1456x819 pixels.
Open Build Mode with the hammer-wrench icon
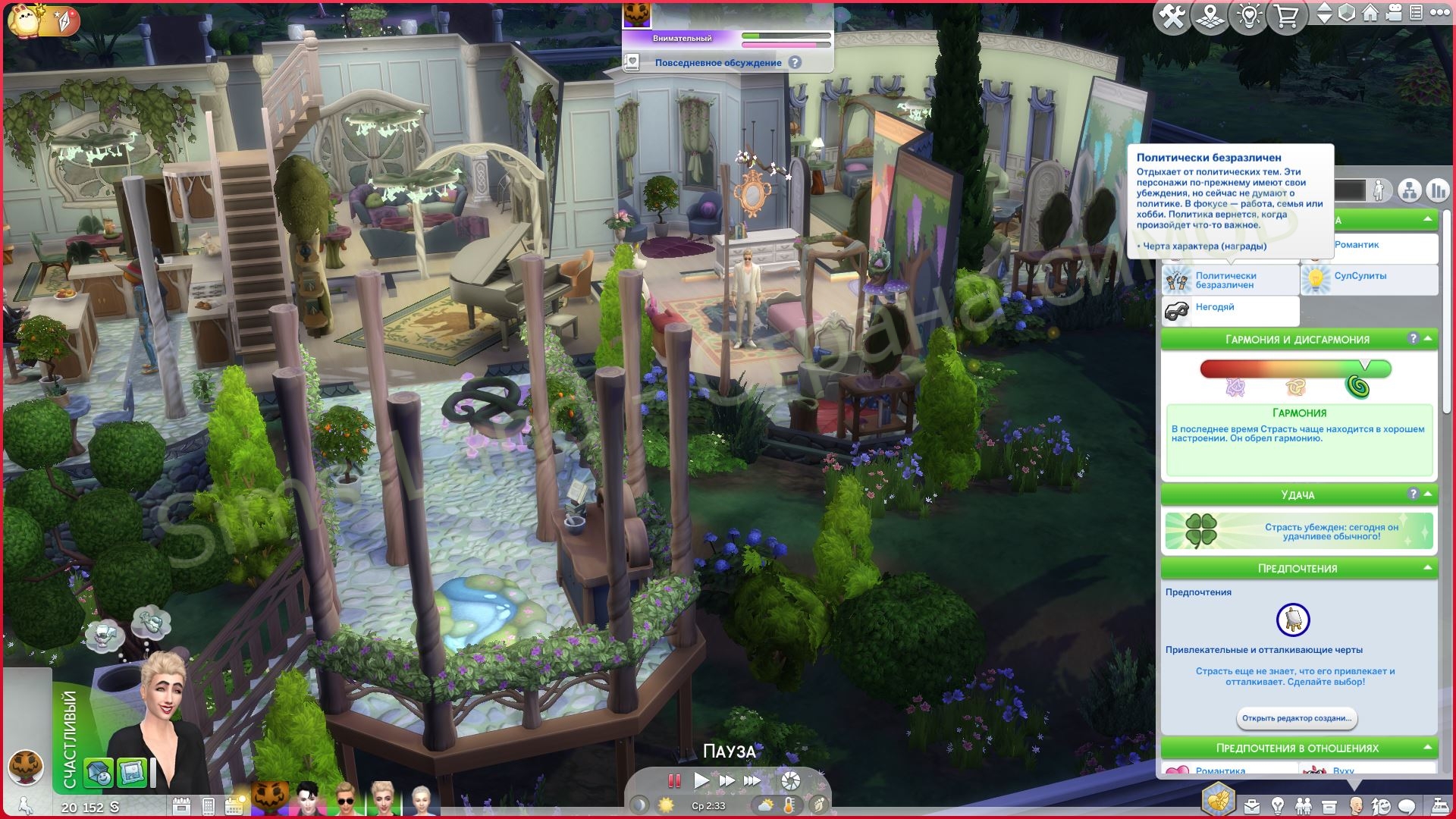(x=1172, y=17)
